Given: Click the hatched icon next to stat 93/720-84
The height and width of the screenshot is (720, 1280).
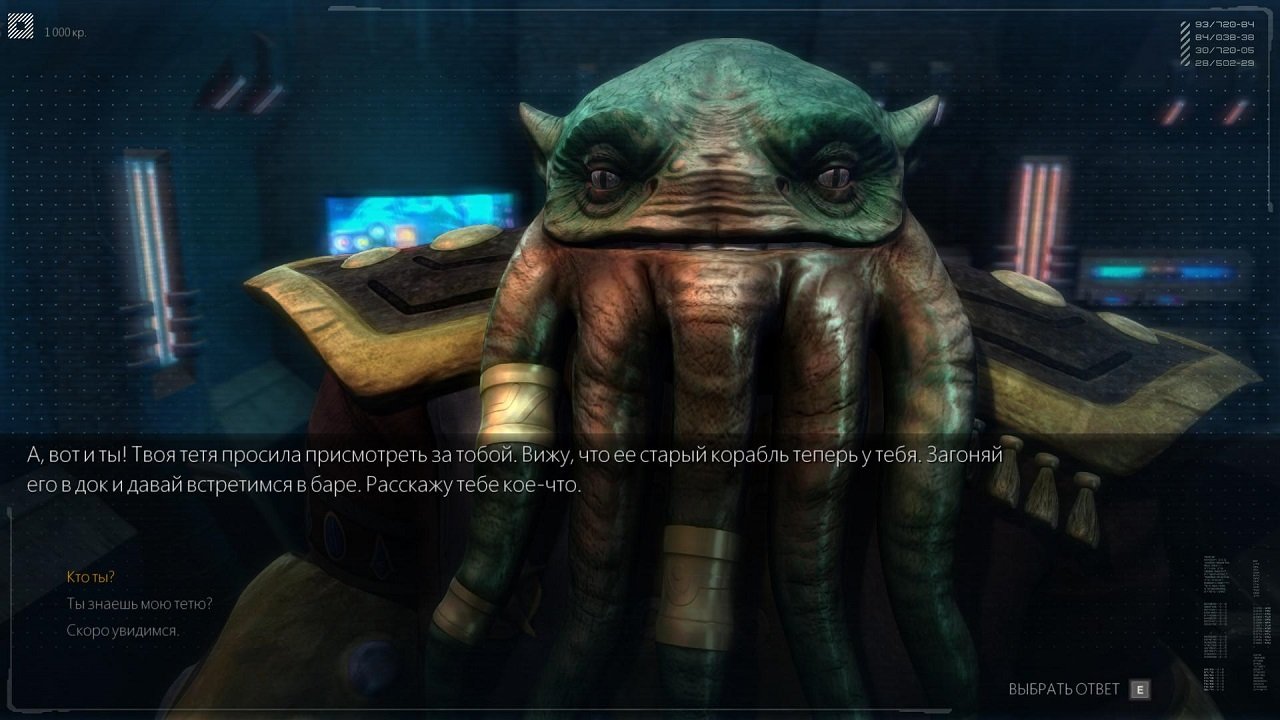Looking at the screenshot, I should click(x=1185, y=25).
